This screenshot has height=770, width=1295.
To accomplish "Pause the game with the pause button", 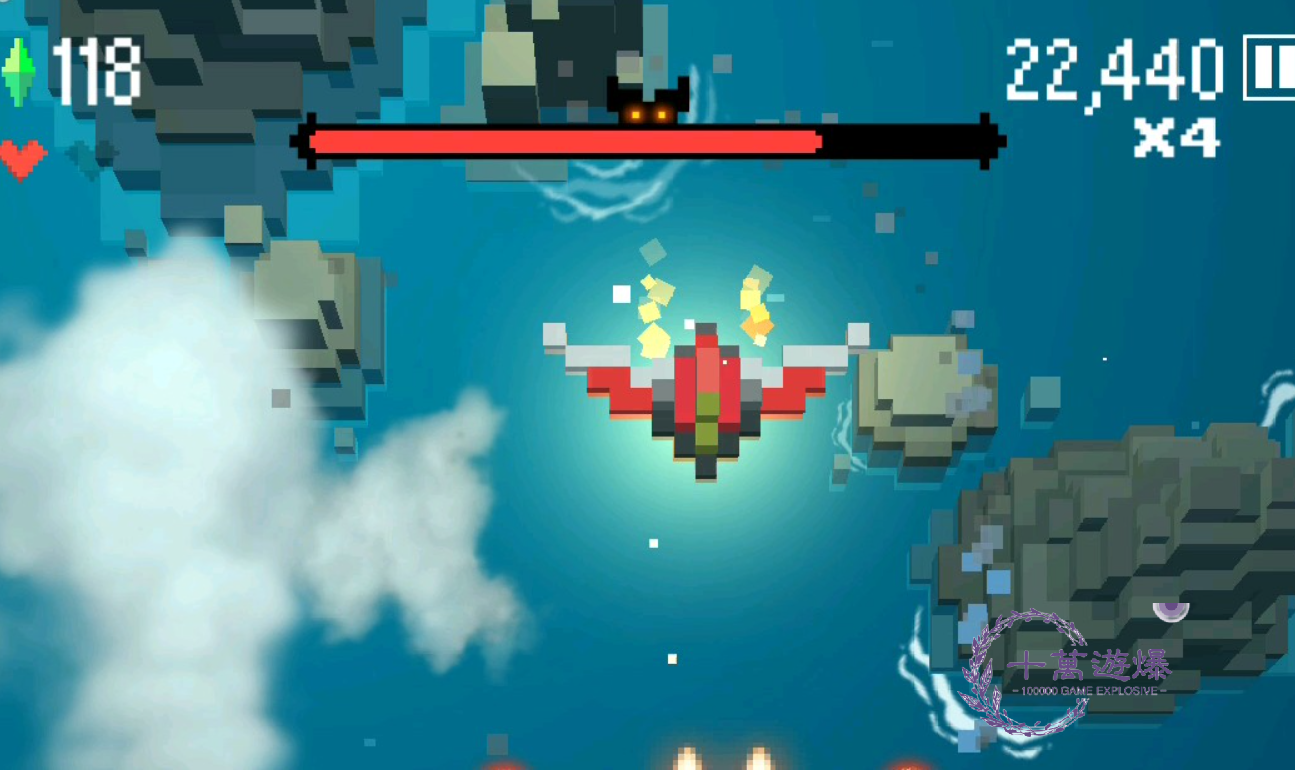I will 1269,67.
